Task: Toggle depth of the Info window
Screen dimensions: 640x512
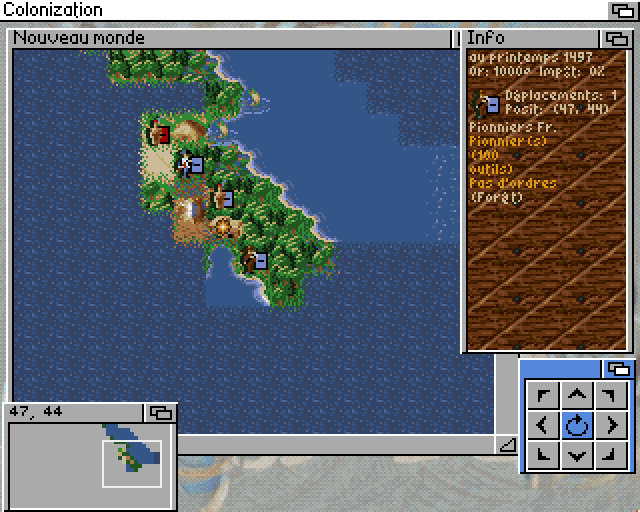Action: point(613,39)
